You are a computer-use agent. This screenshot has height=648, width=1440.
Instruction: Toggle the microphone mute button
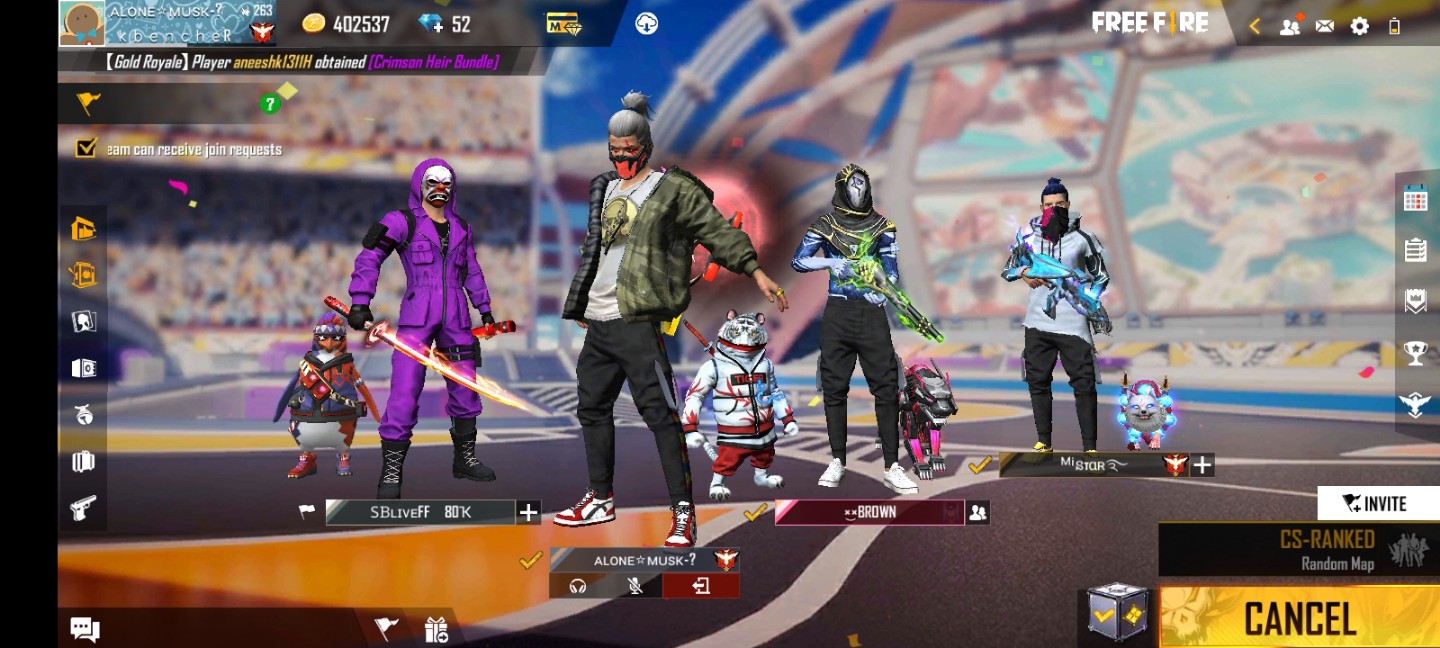coord(634,586)
